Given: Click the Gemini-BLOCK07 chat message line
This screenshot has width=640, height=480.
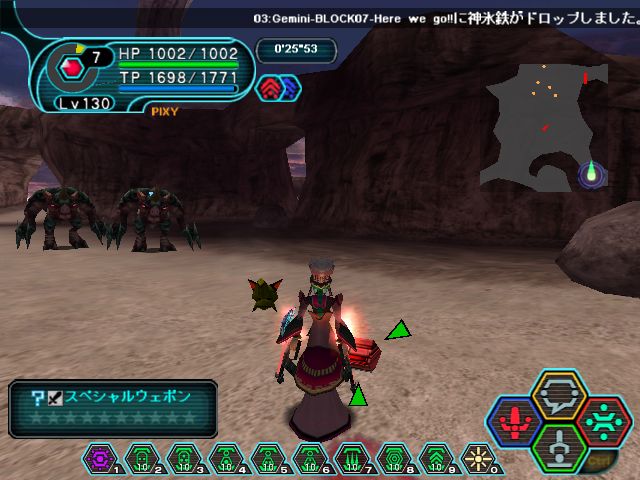Looking at the screenshot, I should [439, 18].
